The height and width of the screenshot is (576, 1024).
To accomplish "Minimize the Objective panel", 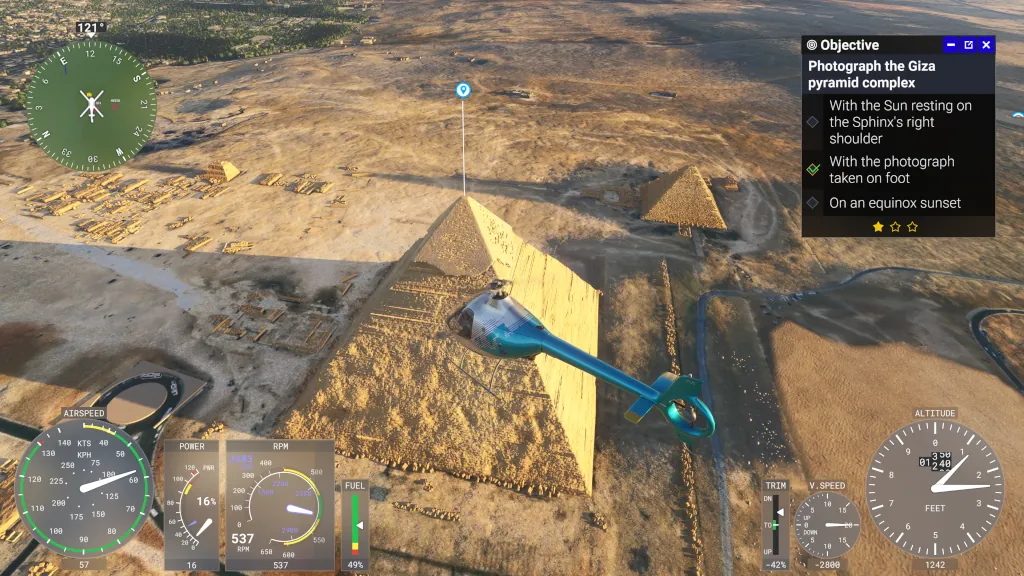I will point(951,45).
